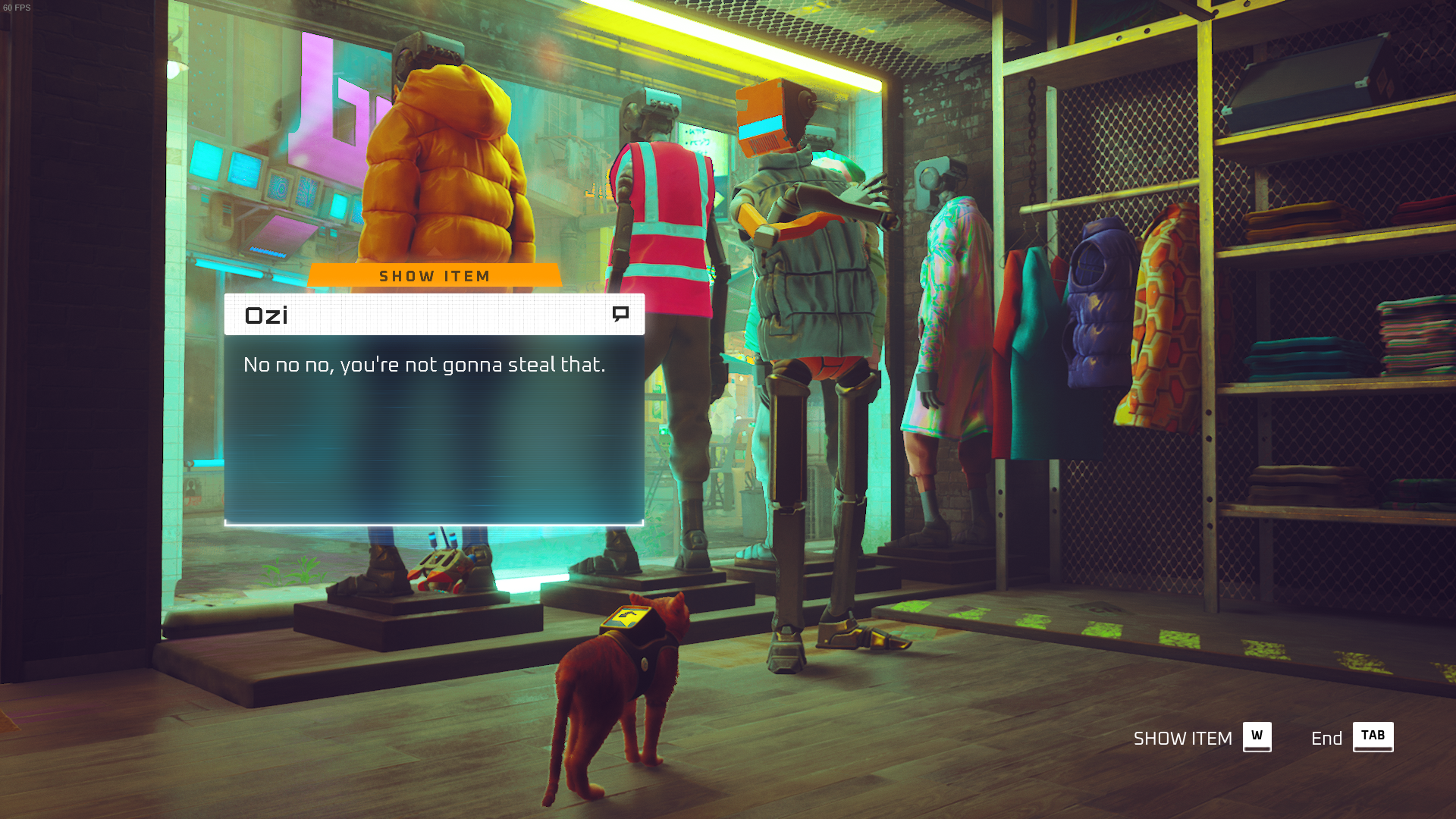Select the orange SHOW ITEM banner above the dialogue
This screenshot has width=1456, height=819.
(x=435, y=276)
